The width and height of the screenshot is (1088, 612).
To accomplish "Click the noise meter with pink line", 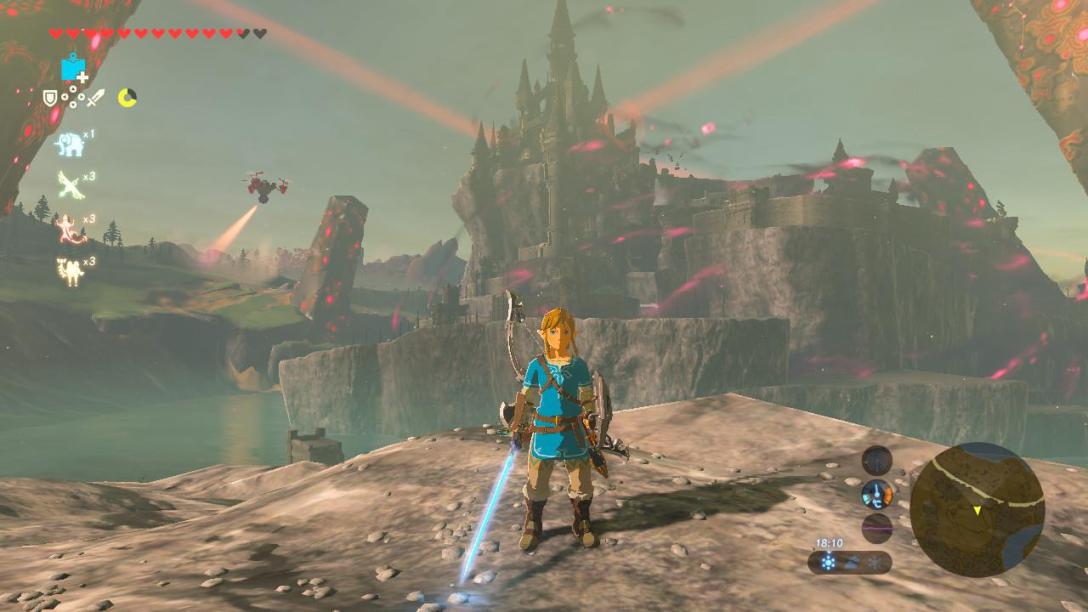I will pyautogui.click(x=877, y=527).
